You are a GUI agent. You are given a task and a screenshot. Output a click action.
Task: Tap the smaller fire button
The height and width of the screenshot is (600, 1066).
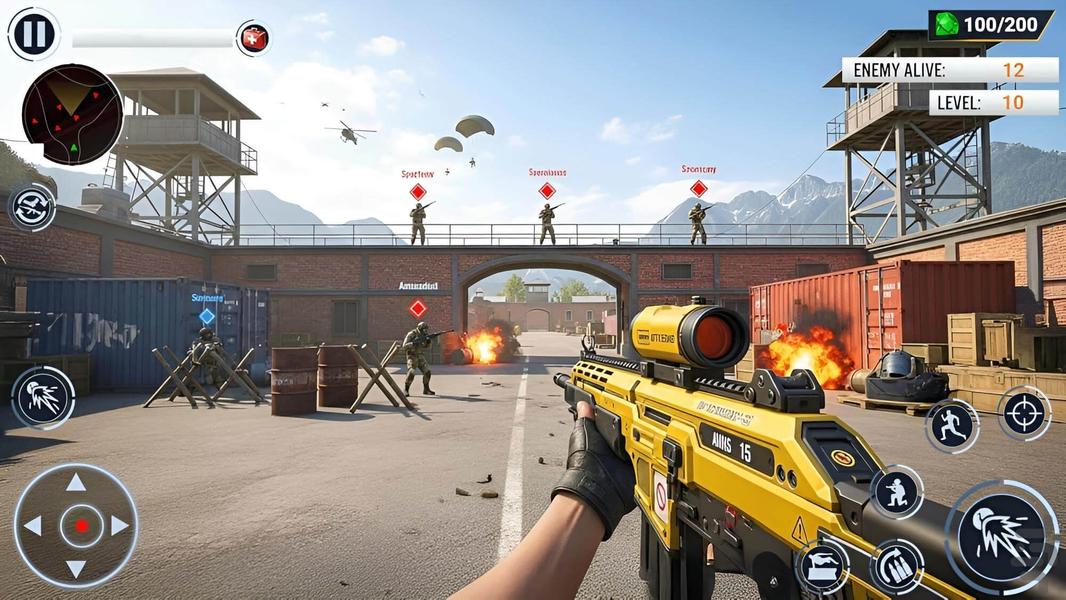(43, 397)
